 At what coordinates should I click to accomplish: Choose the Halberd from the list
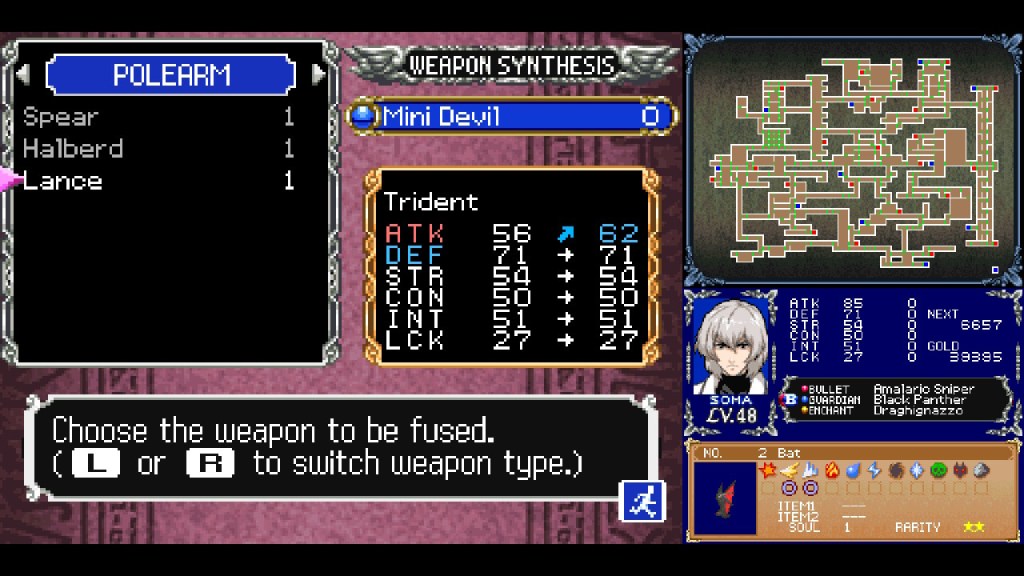click(x=73, y=149)
